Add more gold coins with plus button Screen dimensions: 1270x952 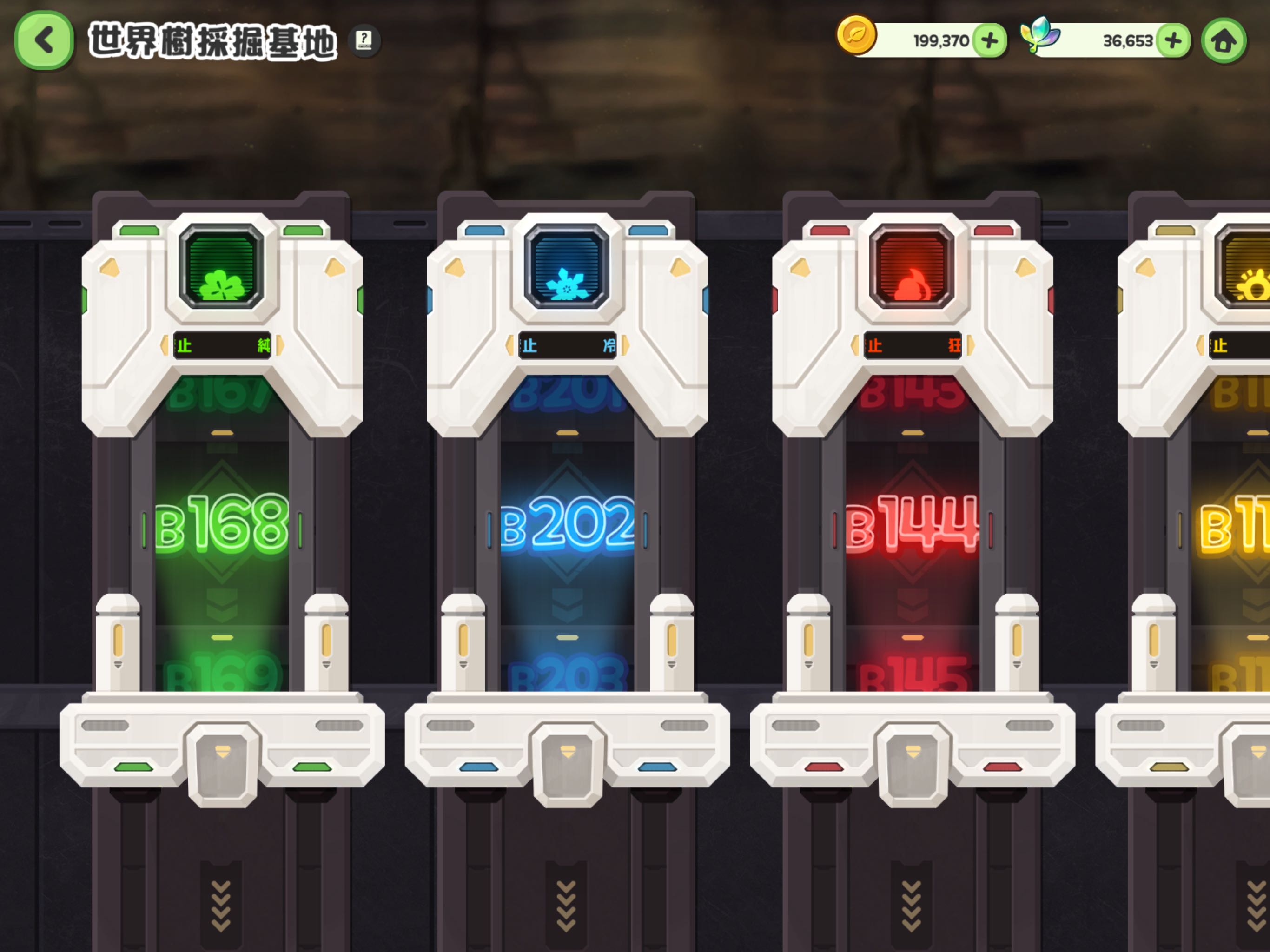(989, 41)
